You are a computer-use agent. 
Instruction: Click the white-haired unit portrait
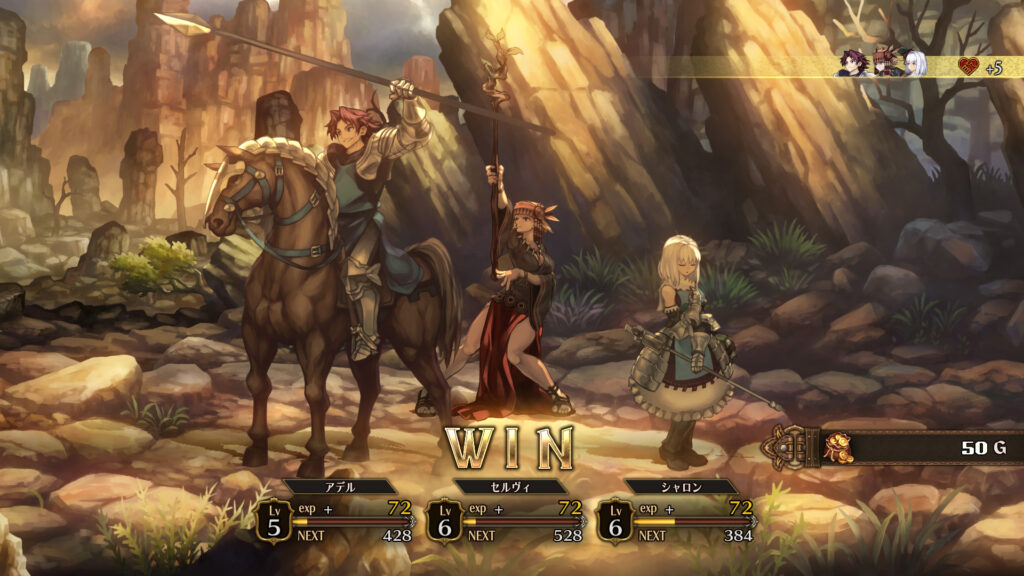(915, 65)
